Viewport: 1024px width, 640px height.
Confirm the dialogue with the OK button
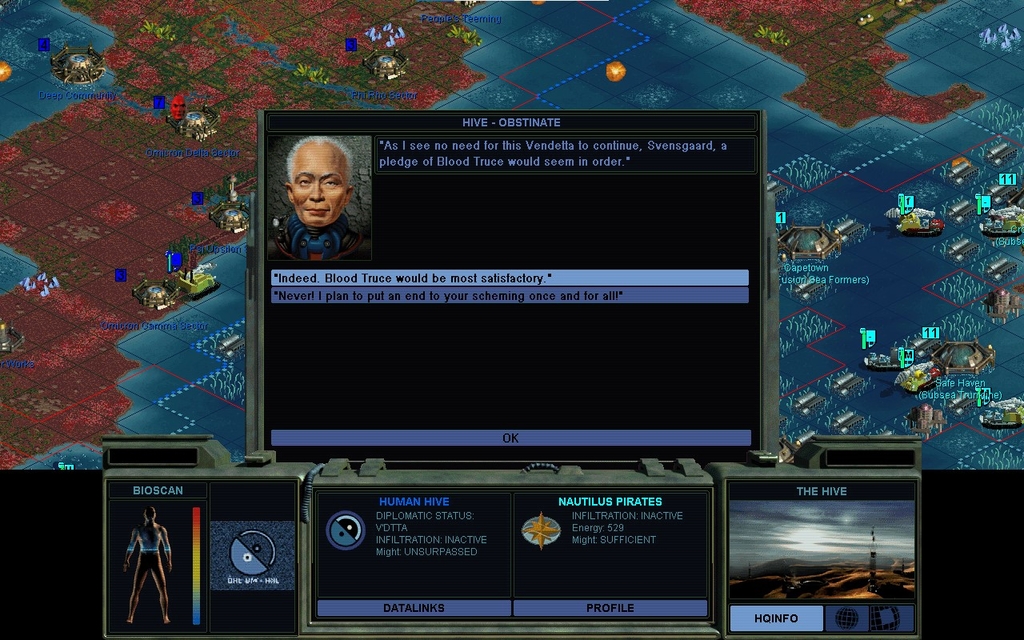(510, 438)
